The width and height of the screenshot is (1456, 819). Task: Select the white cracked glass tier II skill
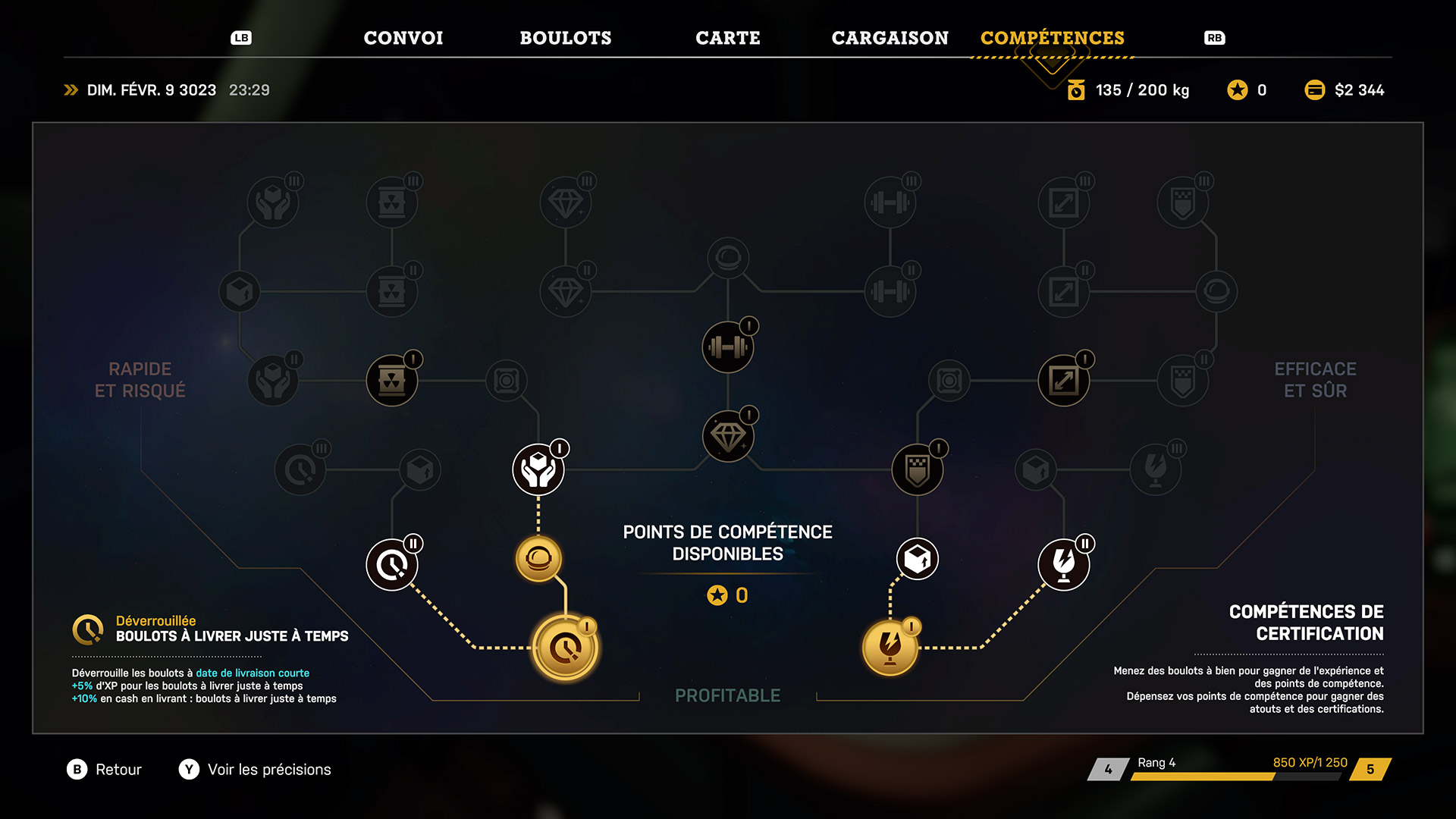(1063, 565)
